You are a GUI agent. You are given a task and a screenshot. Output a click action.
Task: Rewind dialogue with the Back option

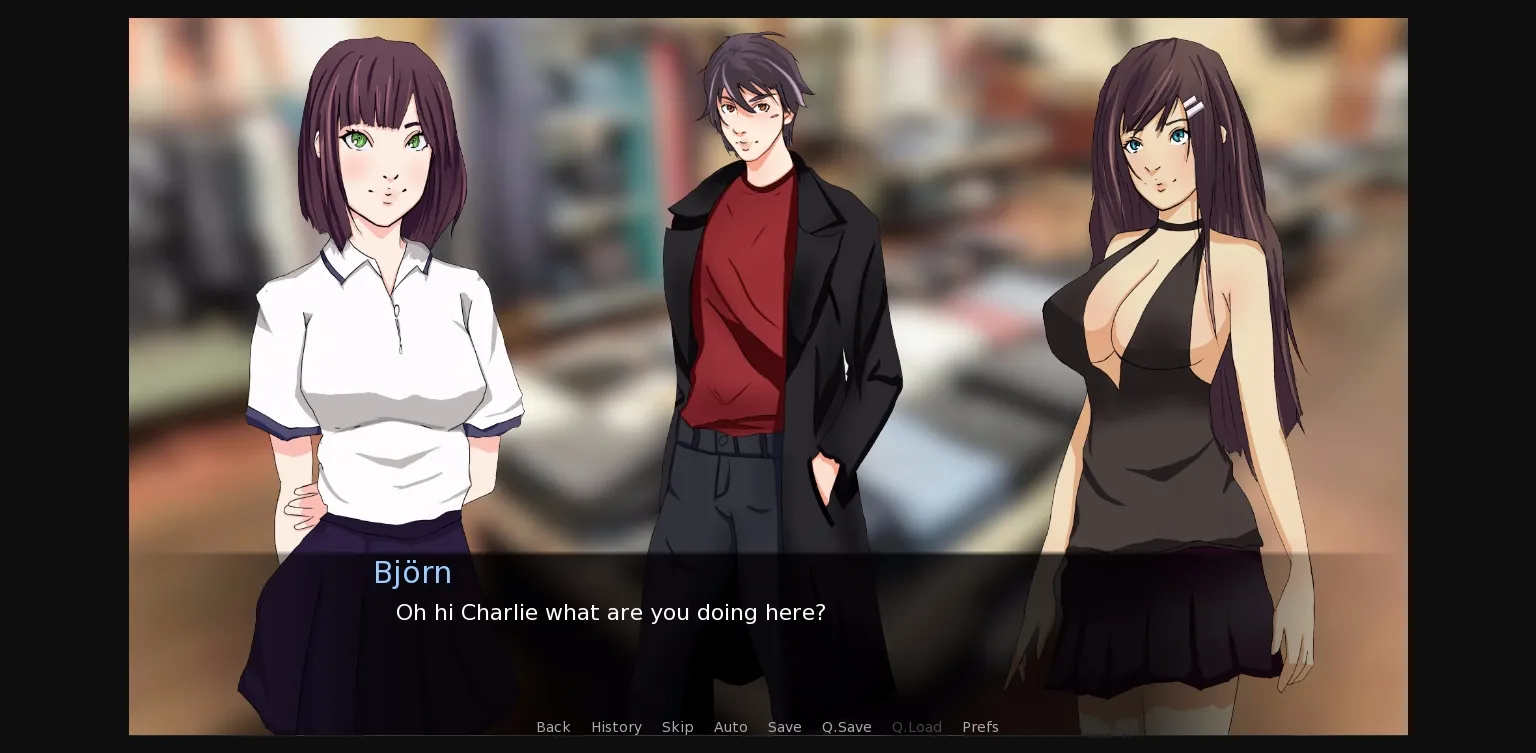553,727
